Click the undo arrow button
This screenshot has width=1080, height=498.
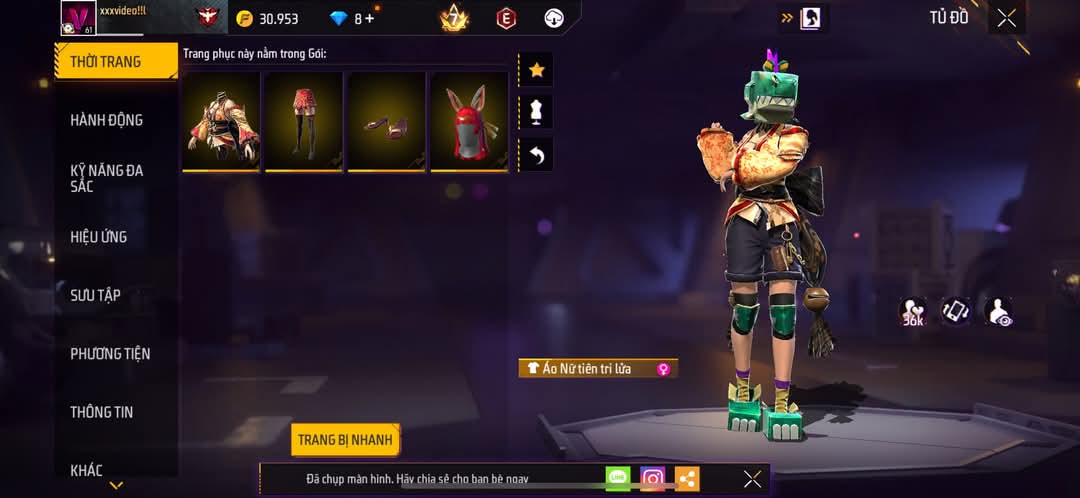536,155
